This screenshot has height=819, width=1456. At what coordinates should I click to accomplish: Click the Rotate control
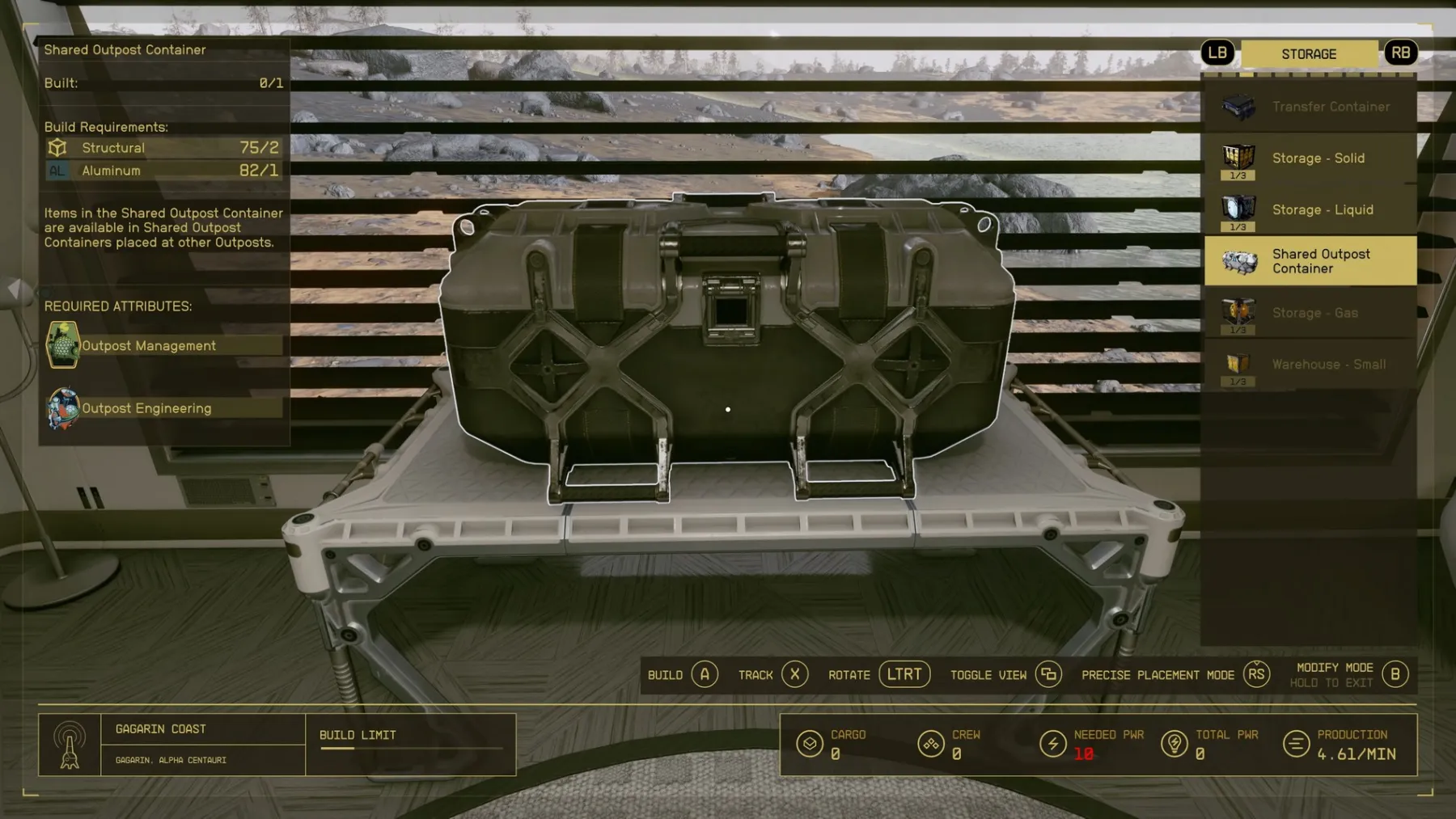[x=904, y=673]
